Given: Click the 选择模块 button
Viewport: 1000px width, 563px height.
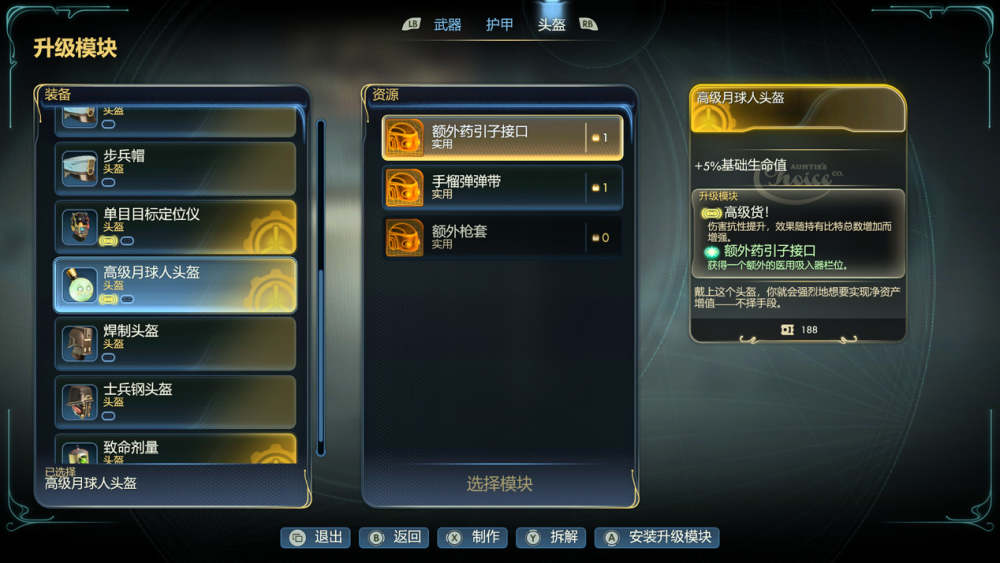Looking at the screenshot, I should coord(499,484).
